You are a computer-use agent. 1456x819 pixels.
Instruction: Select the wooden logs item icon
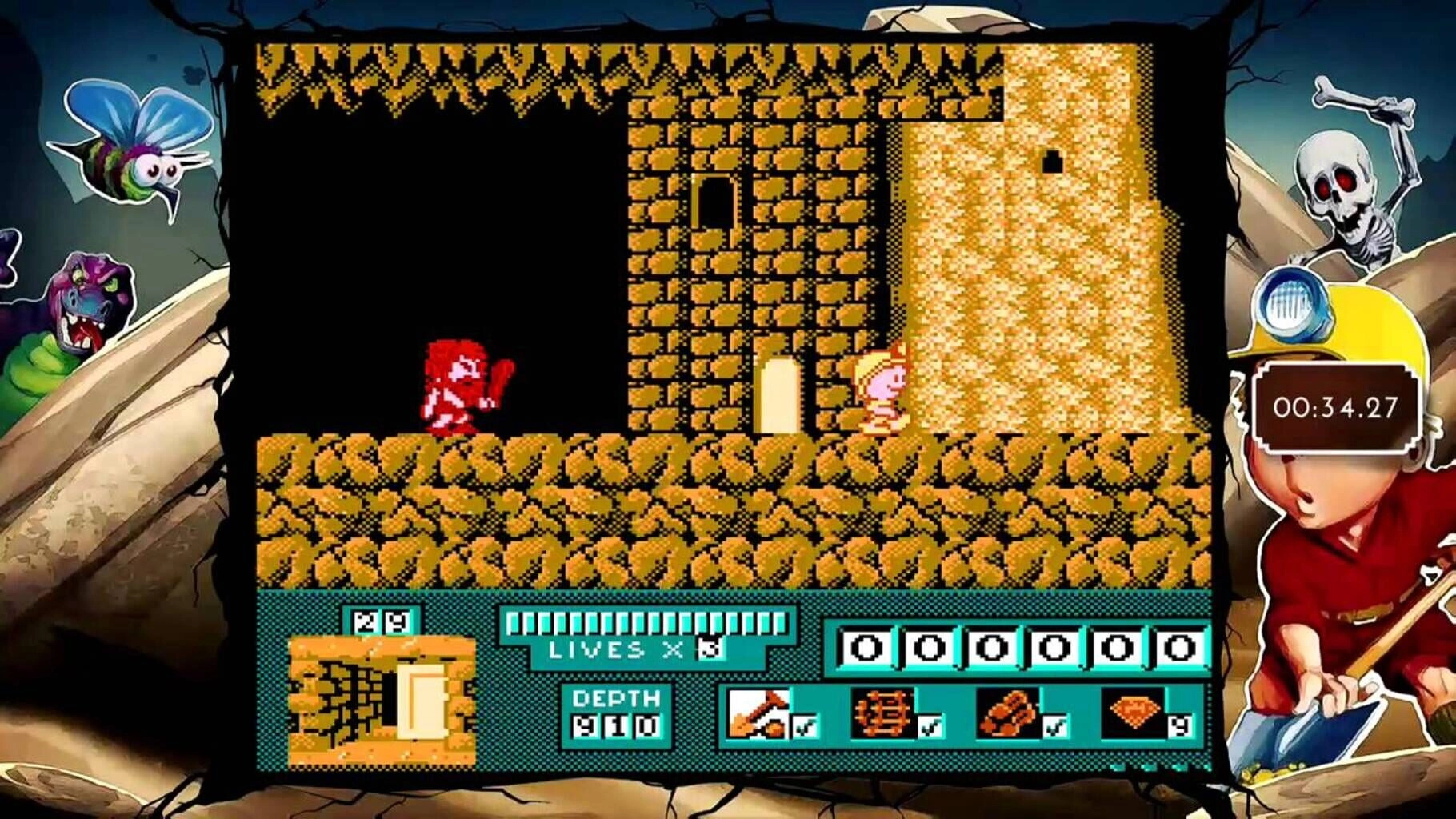point(1006,712)
